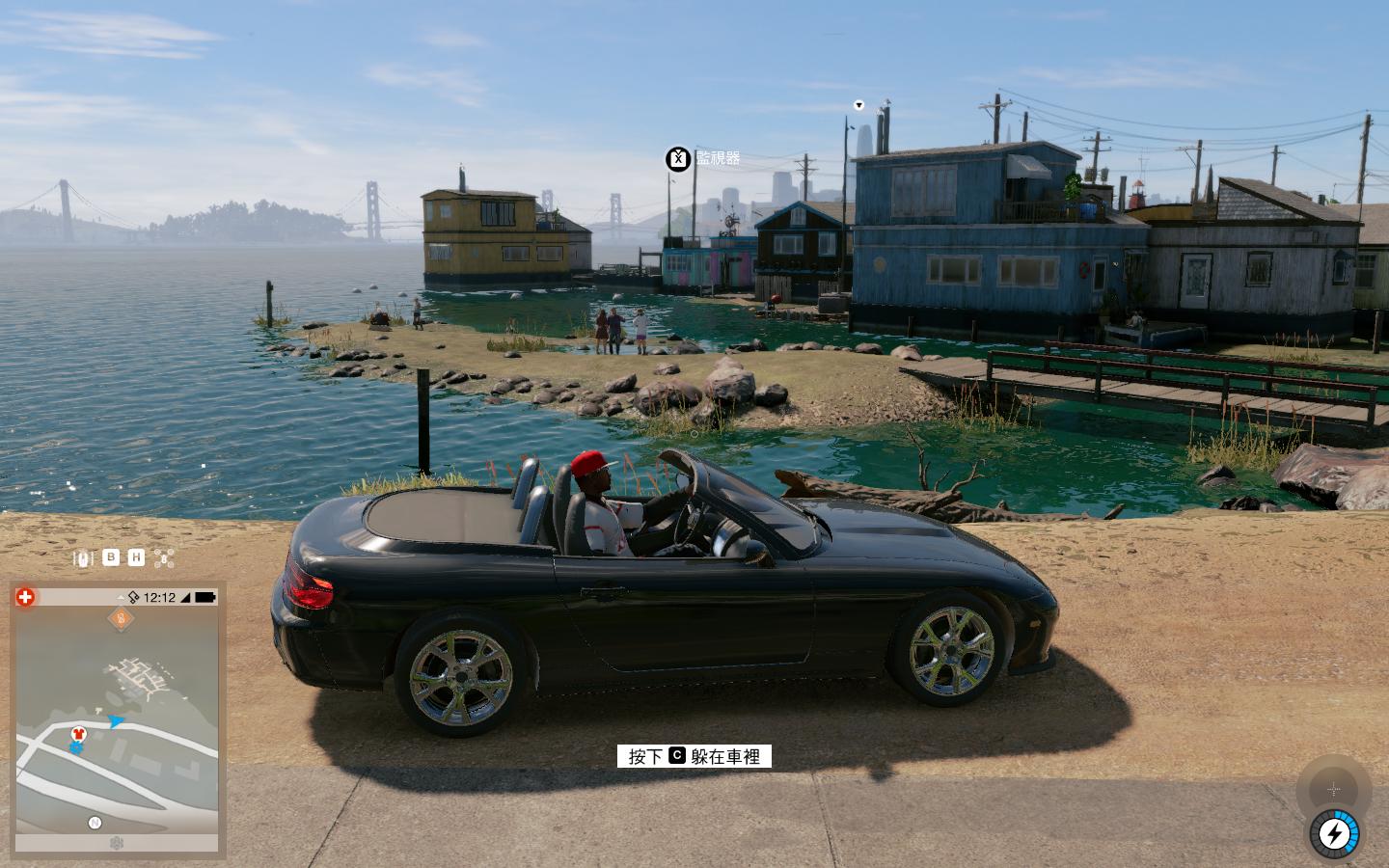
Task: Select the small triangle hack marker above the lamppost
Action: click(858, 105)
